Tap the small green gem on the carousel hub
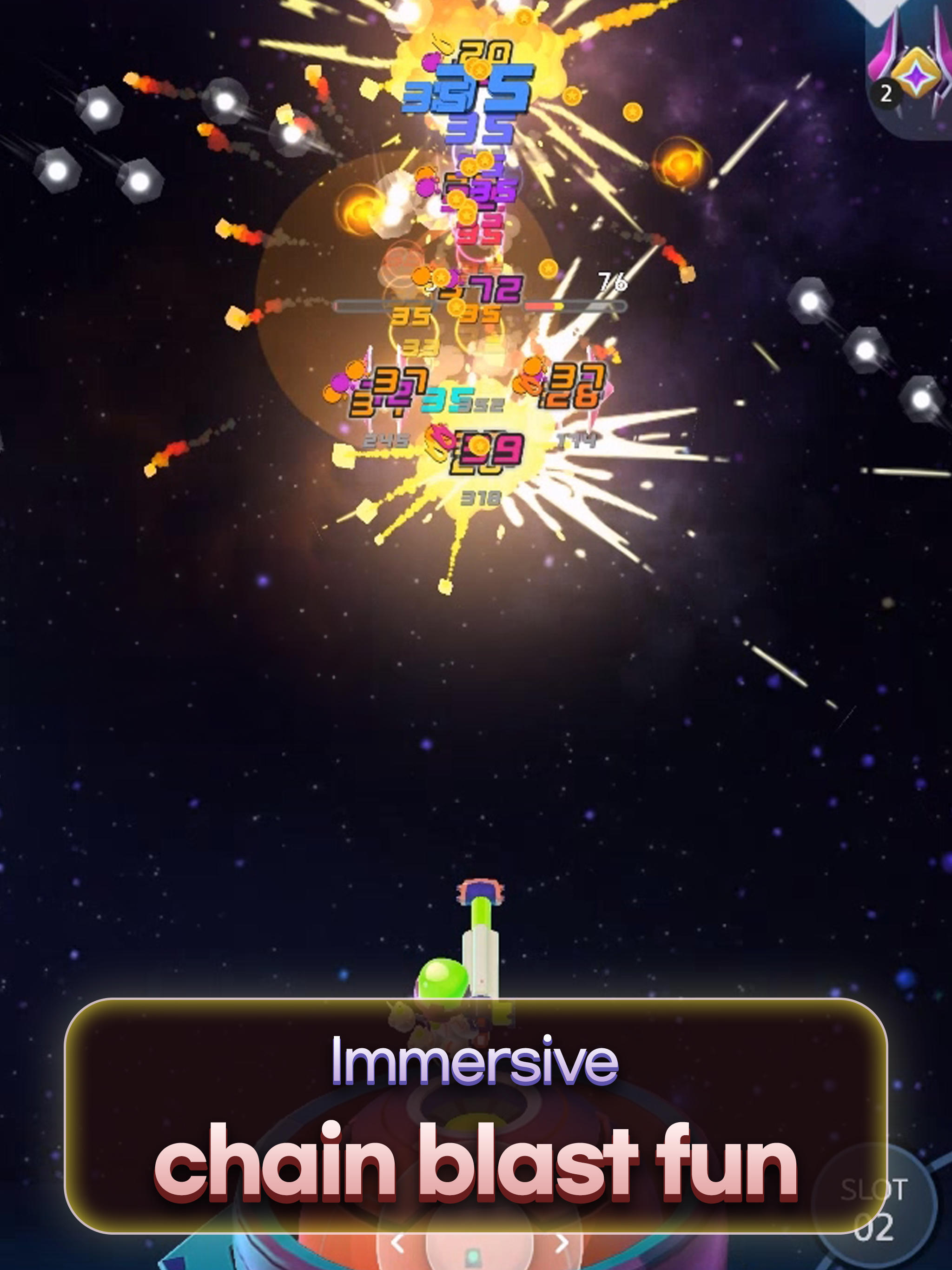 (474, 1257)
